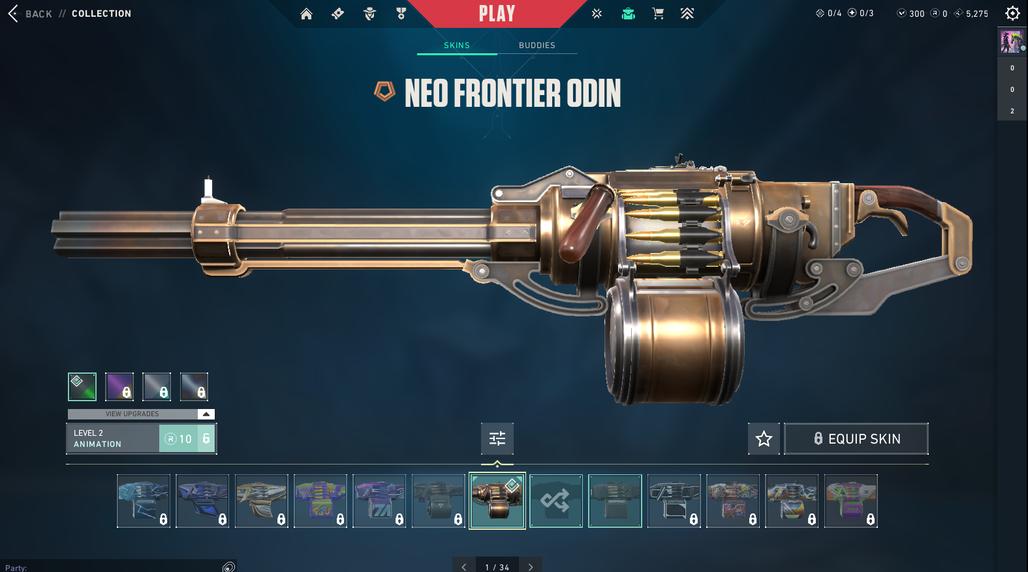This screenshot has width=1028, height=572.
Task: Select the Skins tab
Action: pos(457,46)
